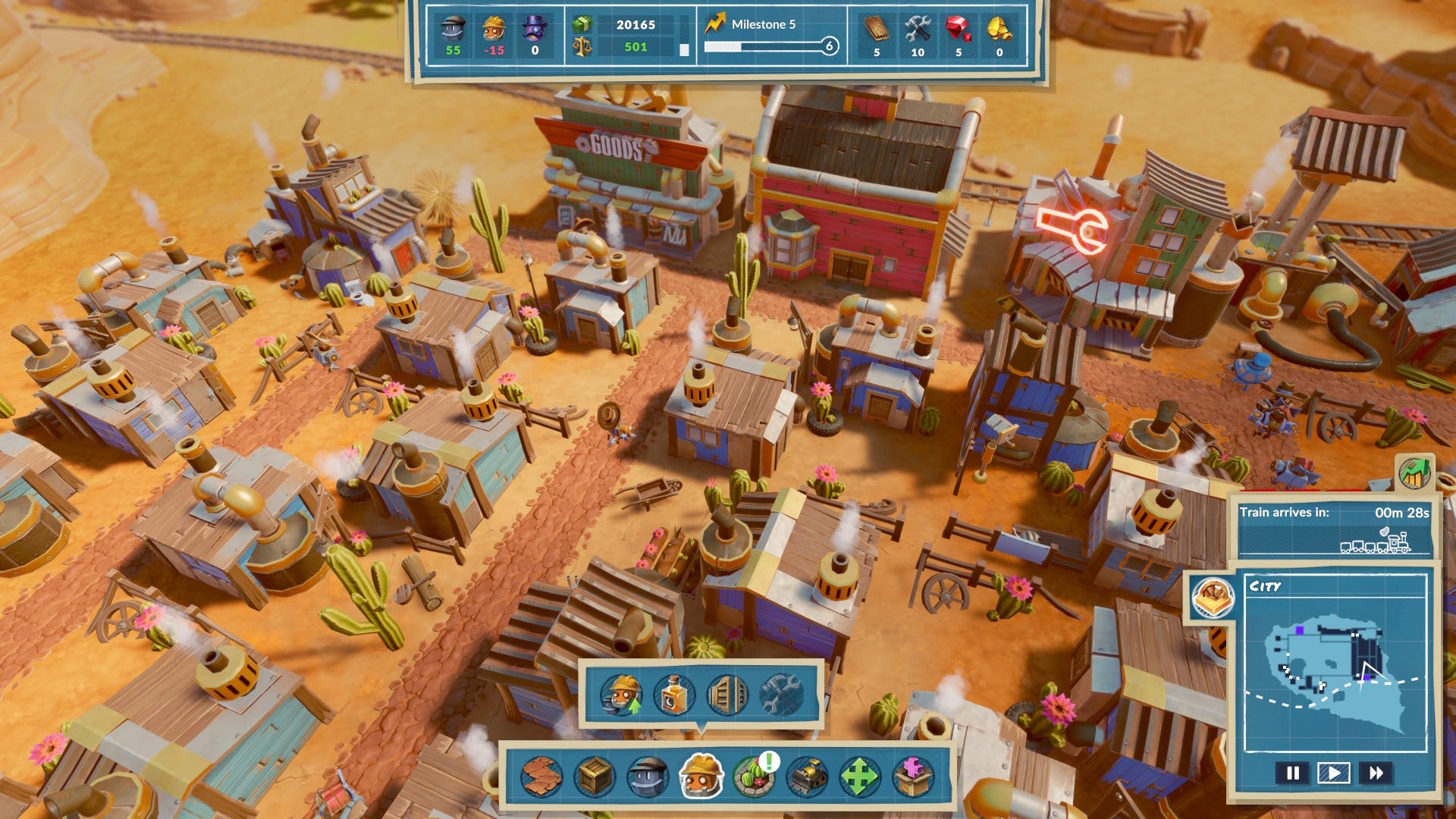Image resolution: width=1456 pixels, height=819 pixels.
Task: Select the engineer with yellow hardhat category
Action: [x=701, y=775]
